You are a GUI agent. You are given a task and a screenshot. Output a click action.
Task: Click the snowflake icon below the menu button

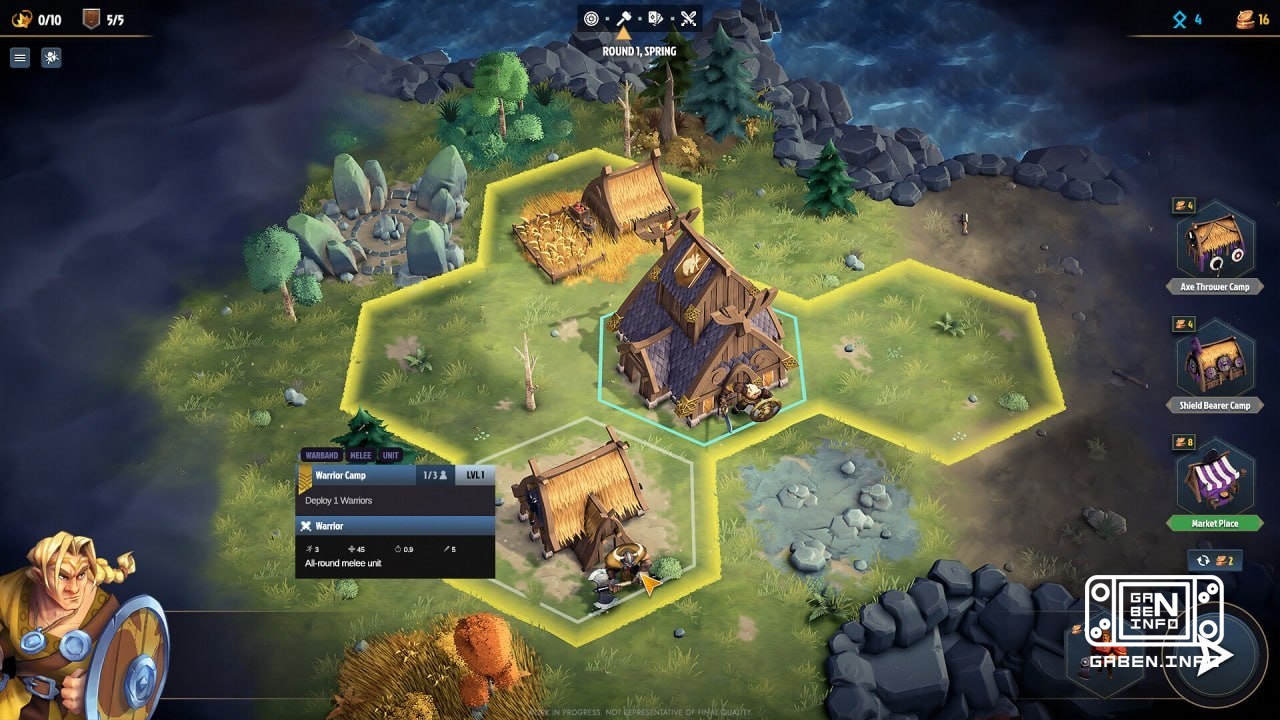tap(50, 57)
